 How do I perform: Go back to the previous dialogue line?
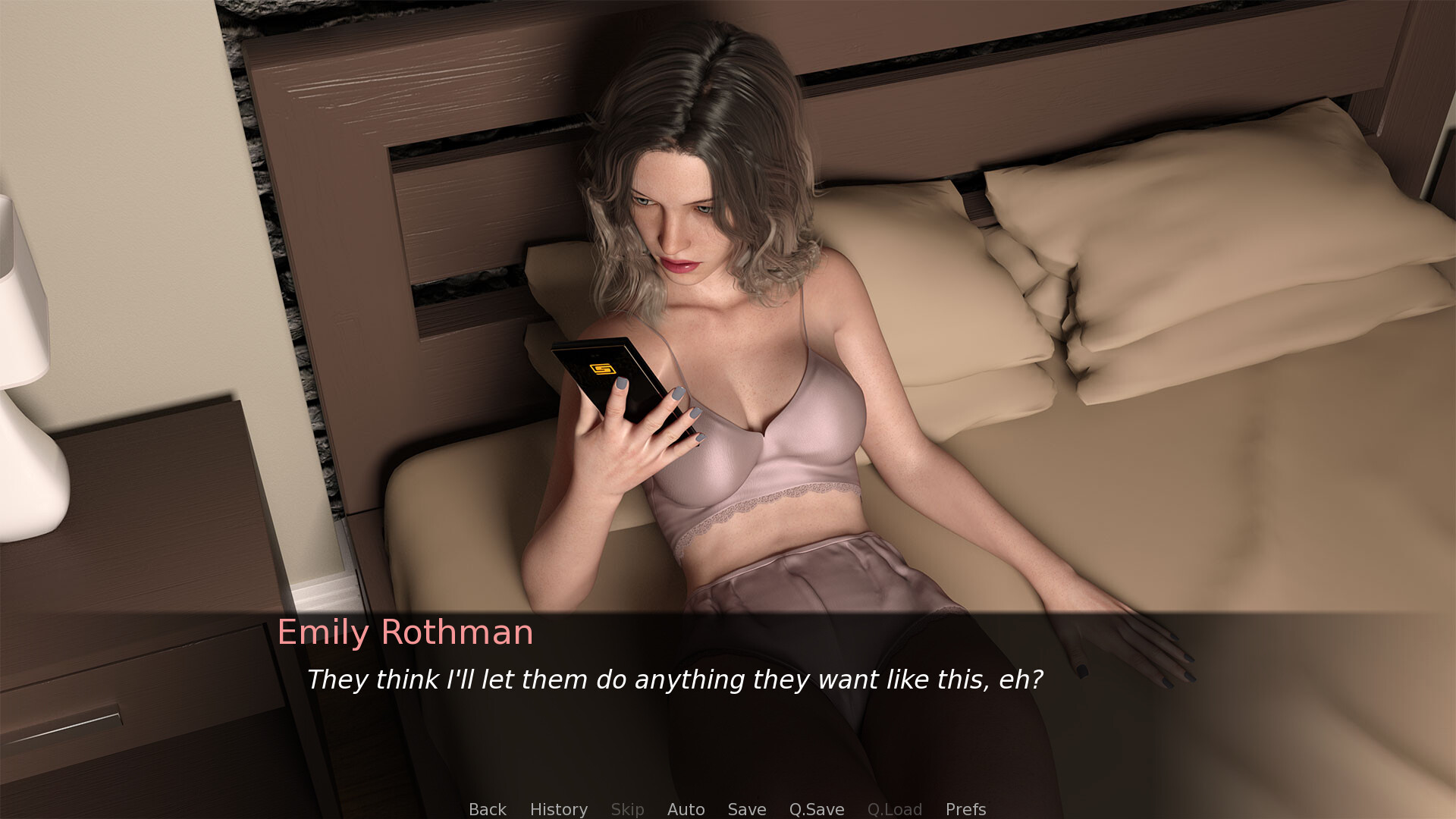[487, 809]
